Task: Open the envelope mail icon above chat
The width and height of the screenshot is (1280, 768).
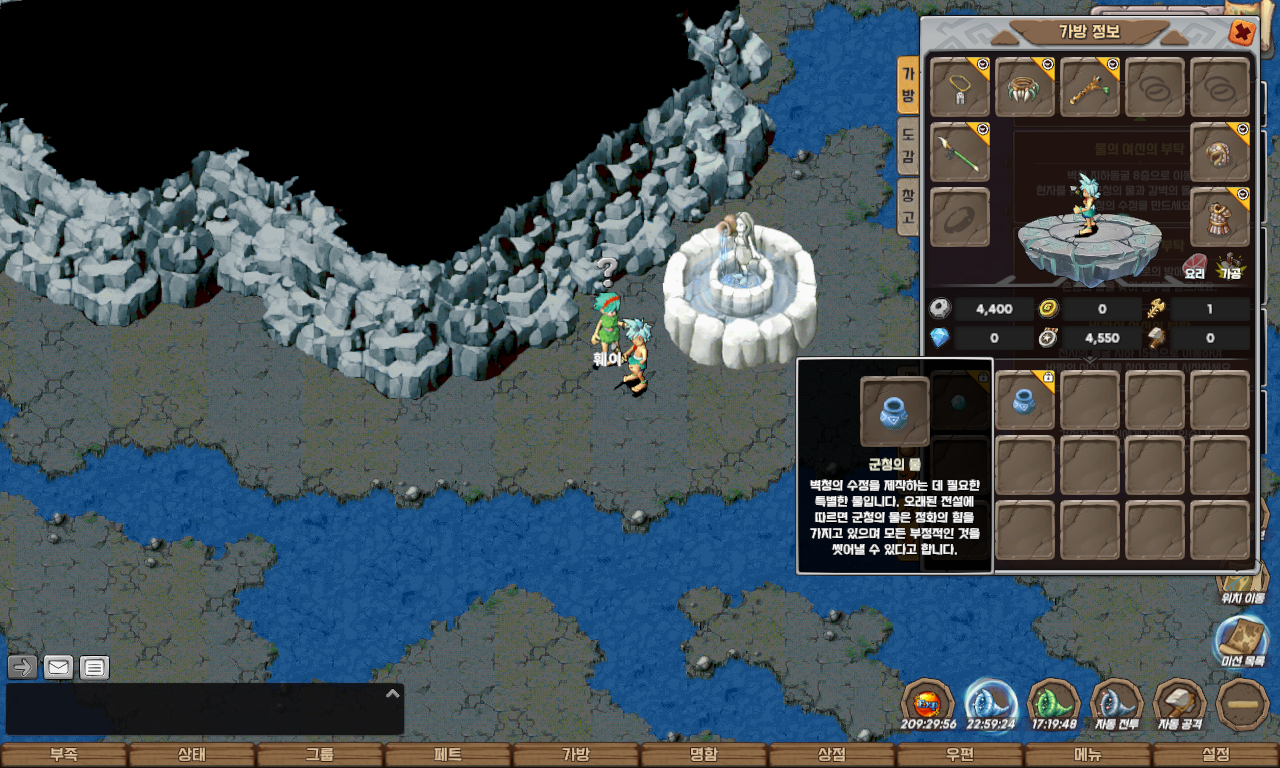Action: tap(59, 667)
